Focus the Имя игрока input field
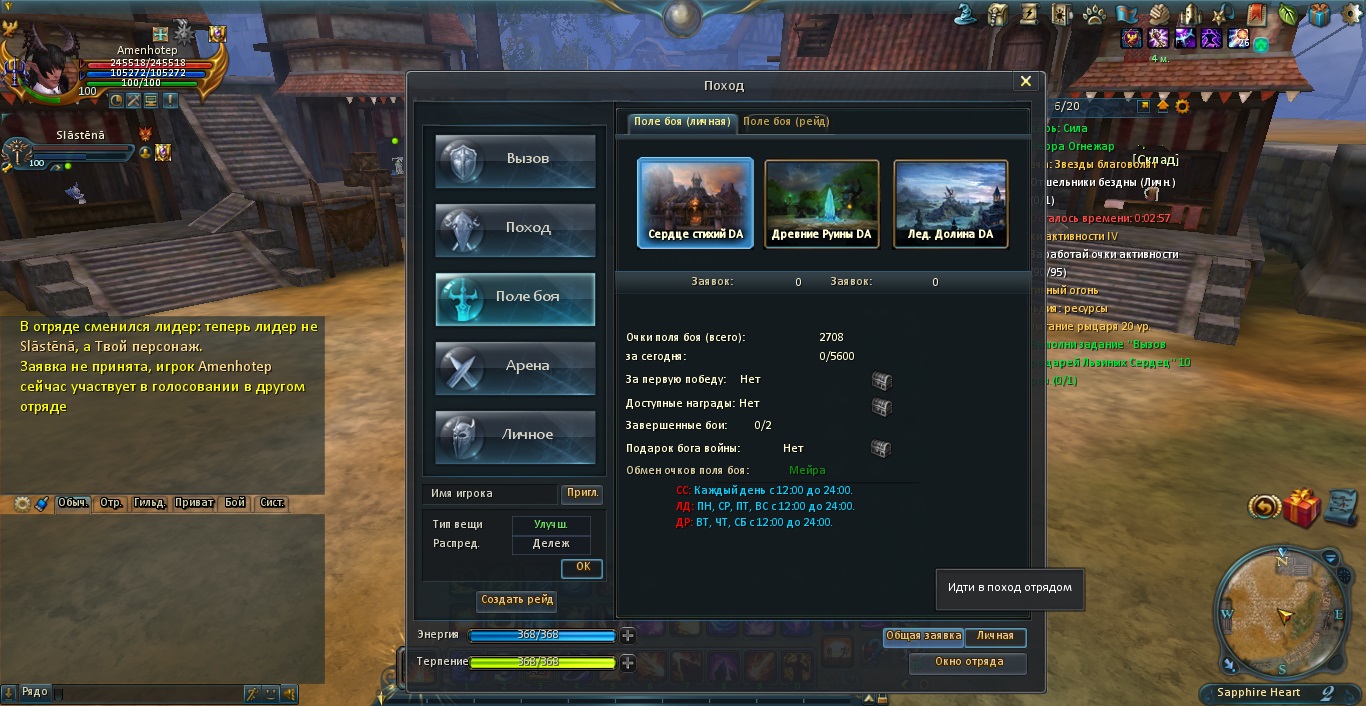This screenshot has width=1366, height=706. 490,493
